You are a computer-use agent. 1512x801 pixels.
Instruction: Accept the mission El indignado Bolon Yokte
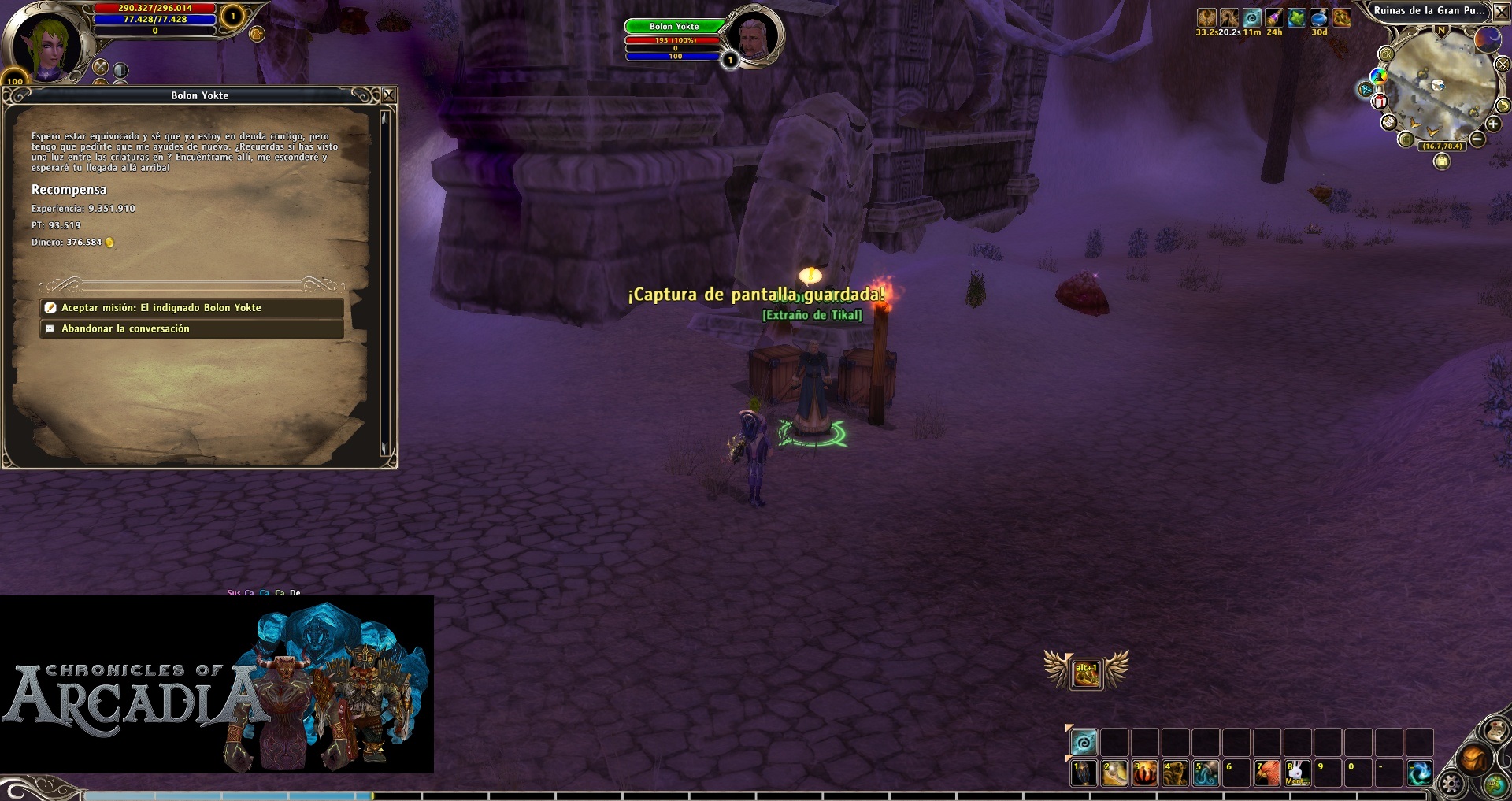[191, 308]
